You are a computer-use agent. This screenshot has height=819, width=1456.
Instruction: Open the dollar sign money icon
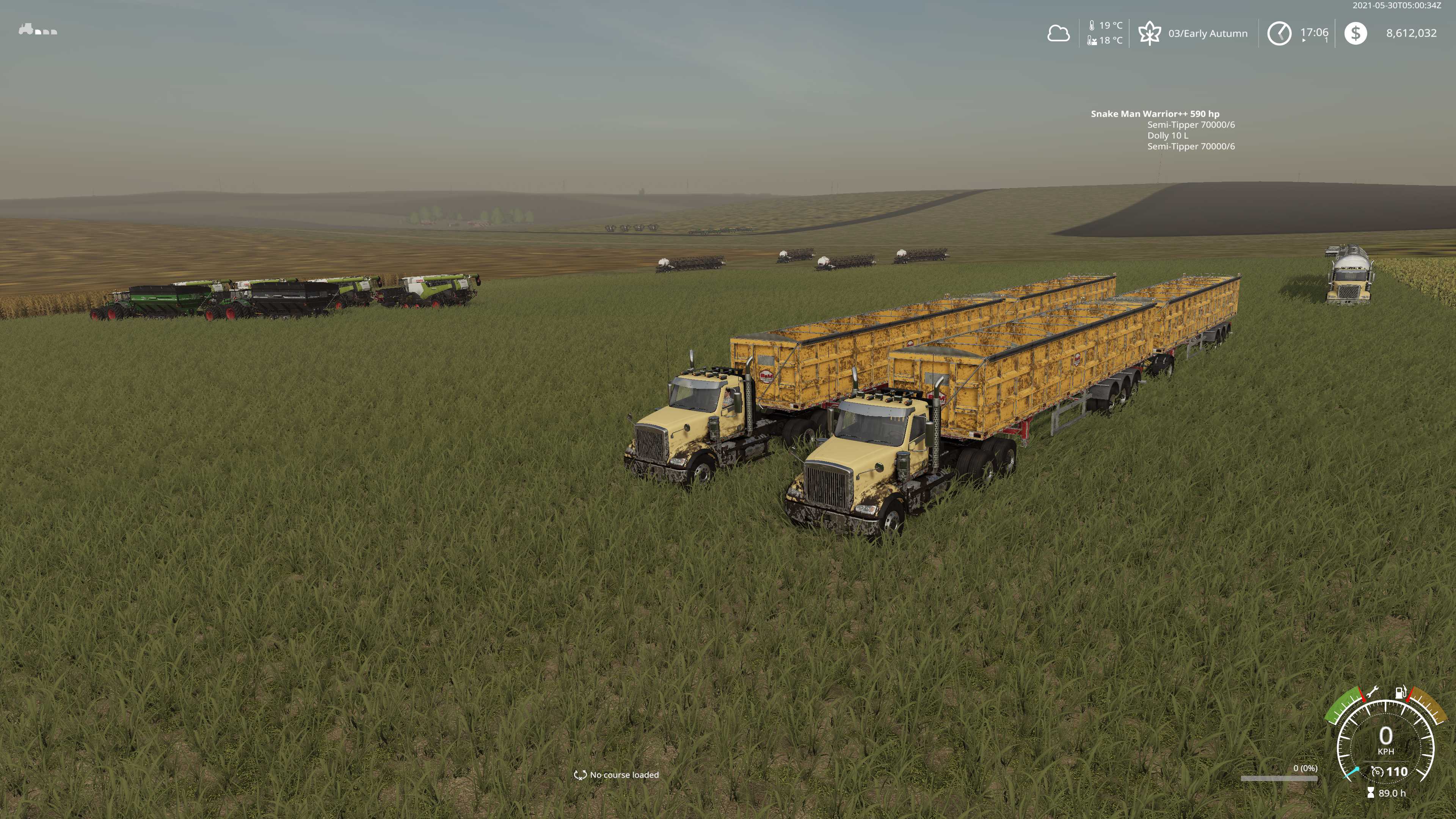click(x=1356, y=33)
